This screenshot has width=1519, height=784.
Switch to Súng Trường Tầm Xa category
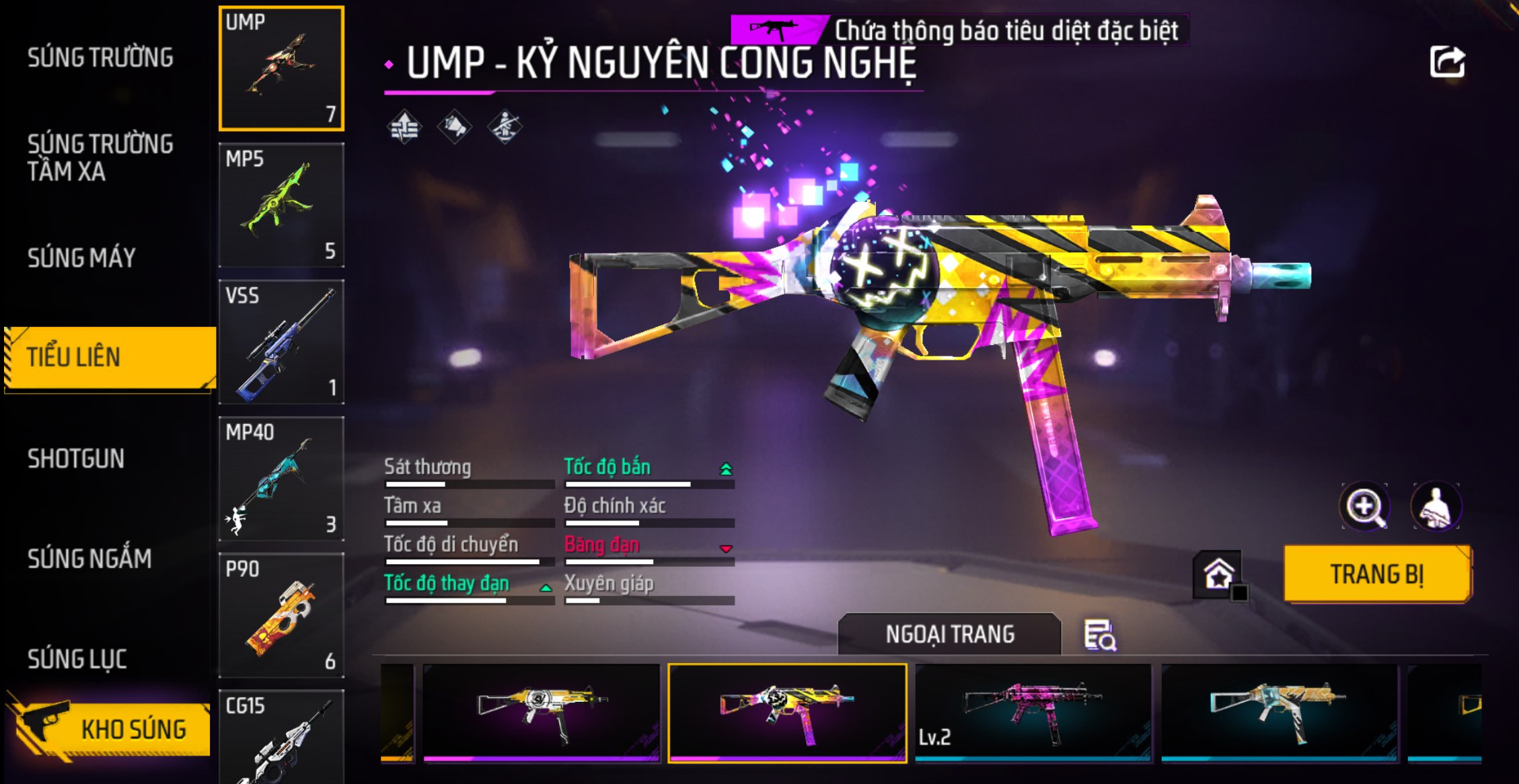click(100, 158)
